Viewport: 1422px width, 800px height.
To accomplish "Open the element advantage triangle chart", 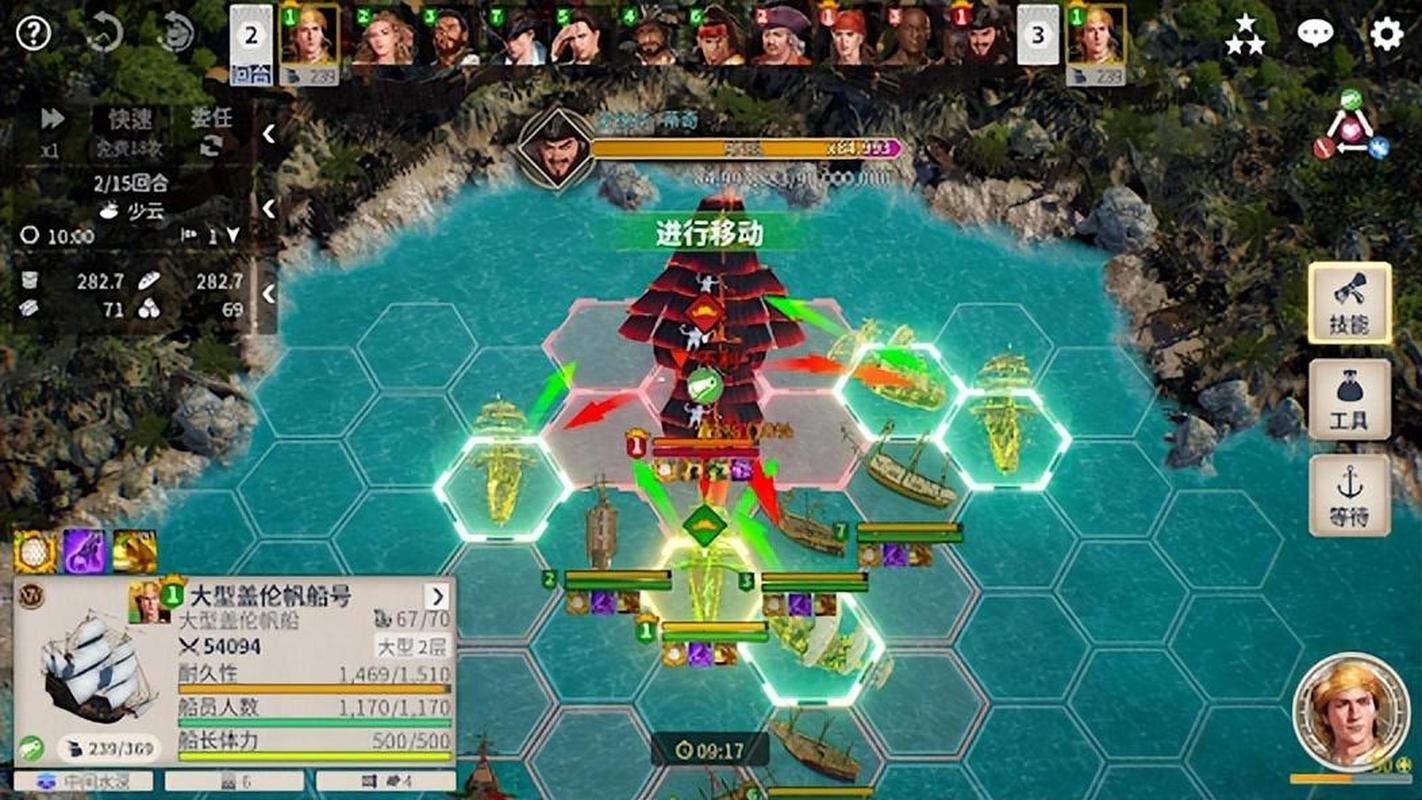I will pyautogui.click(x=1350, y=127).
